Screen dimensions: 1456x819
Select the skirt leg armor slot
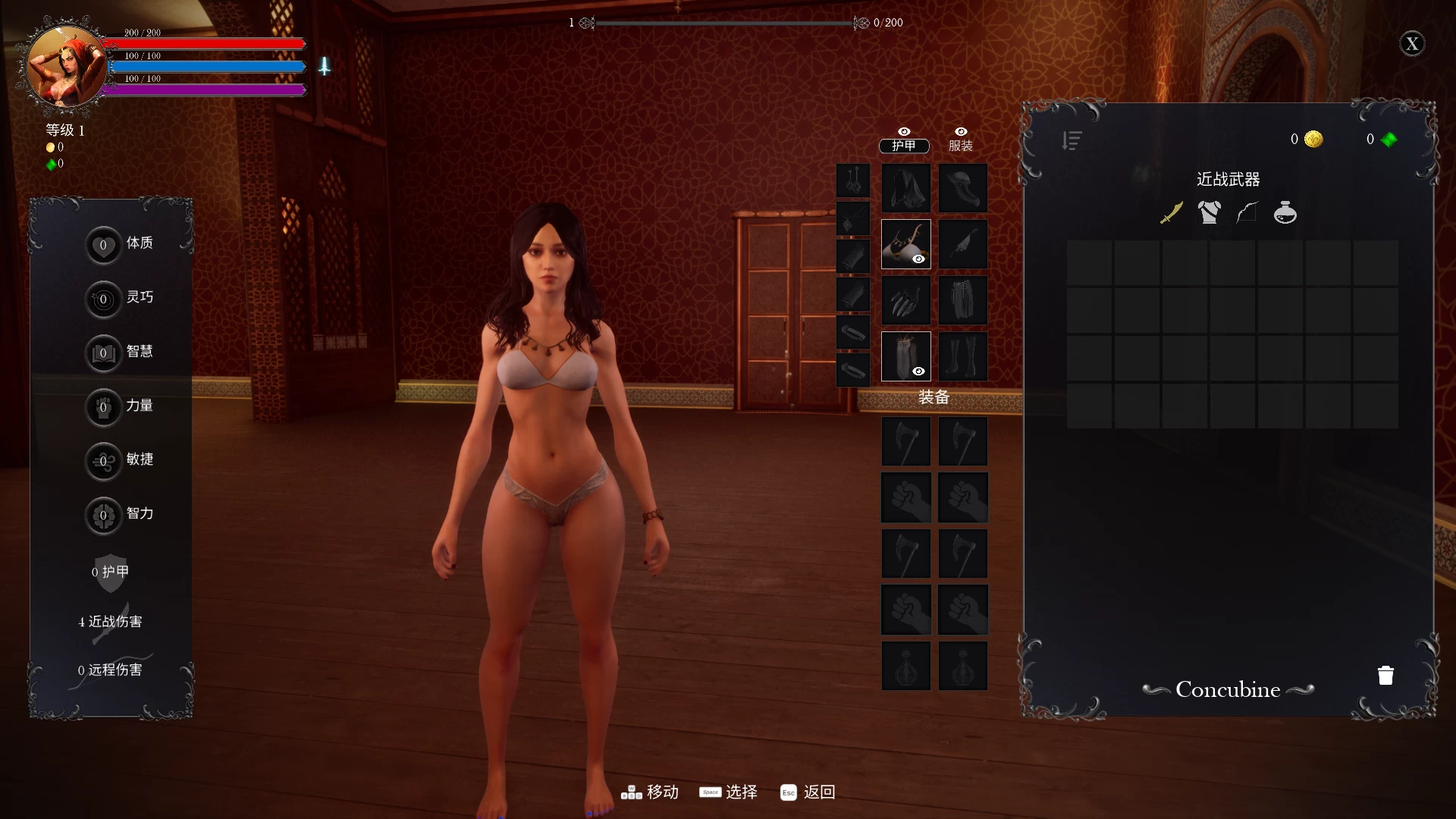click(963, 300)
